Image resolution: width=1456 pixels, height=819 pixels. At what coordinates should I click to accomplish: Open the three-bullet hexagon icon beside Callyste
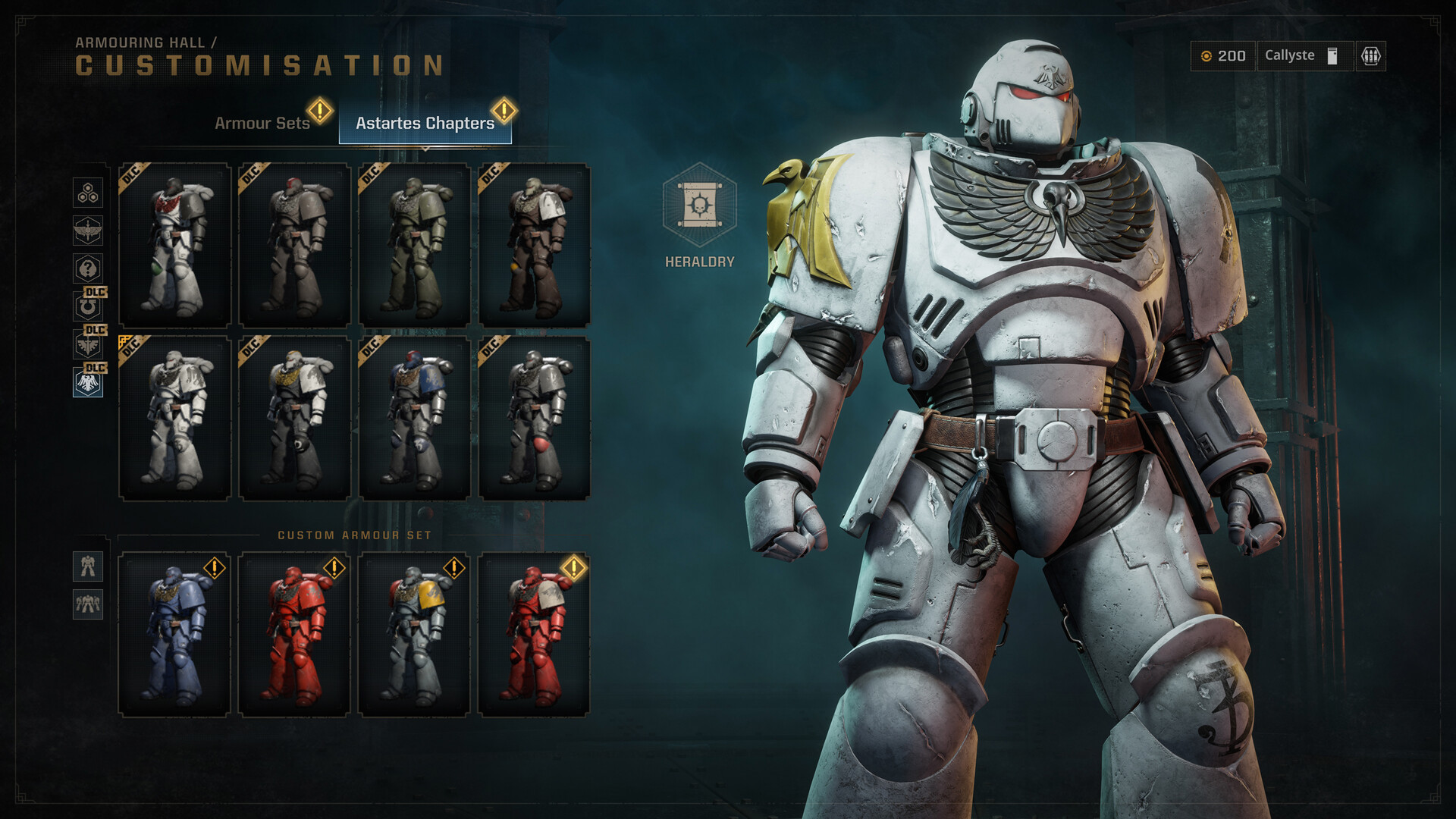click(1370, 56)
